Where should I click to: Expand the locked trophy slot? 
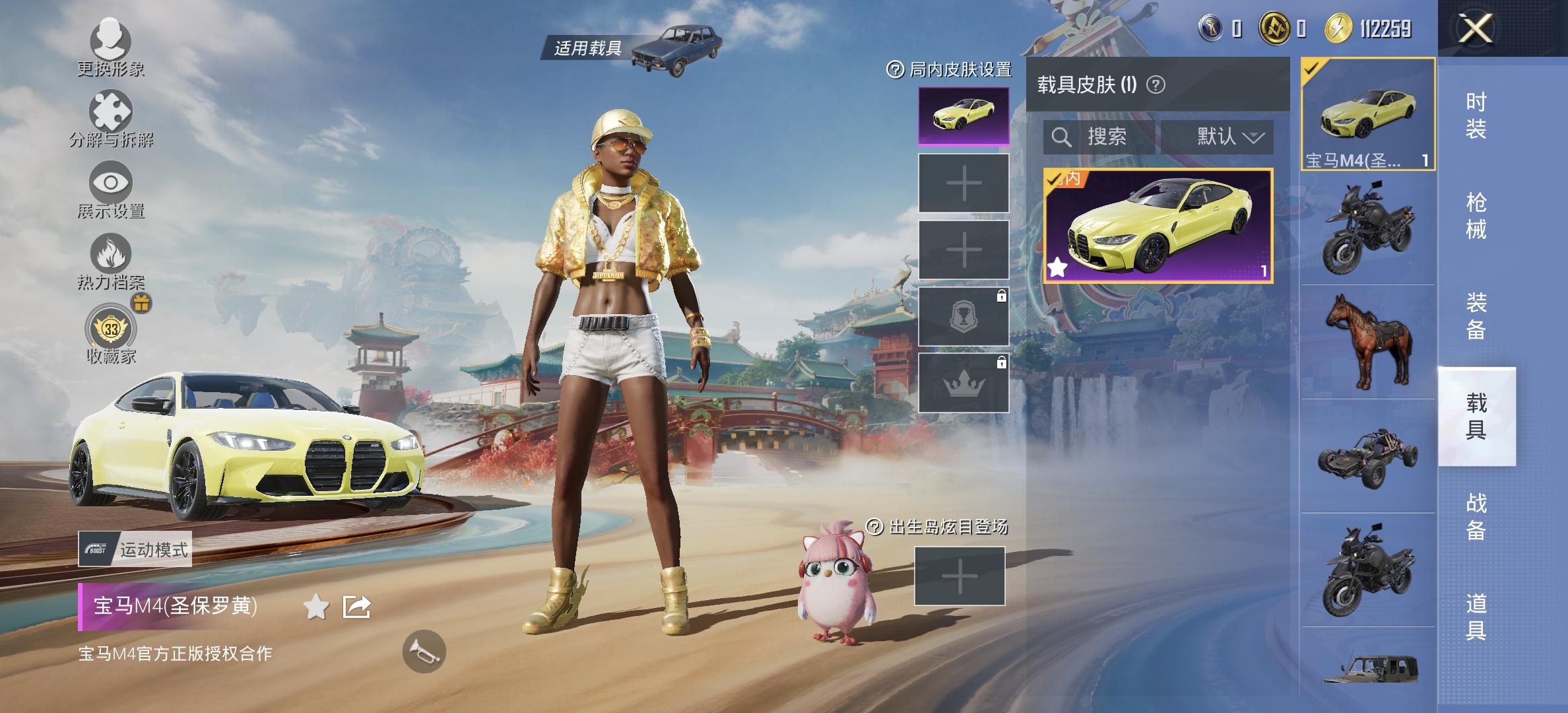pos(964,314)
